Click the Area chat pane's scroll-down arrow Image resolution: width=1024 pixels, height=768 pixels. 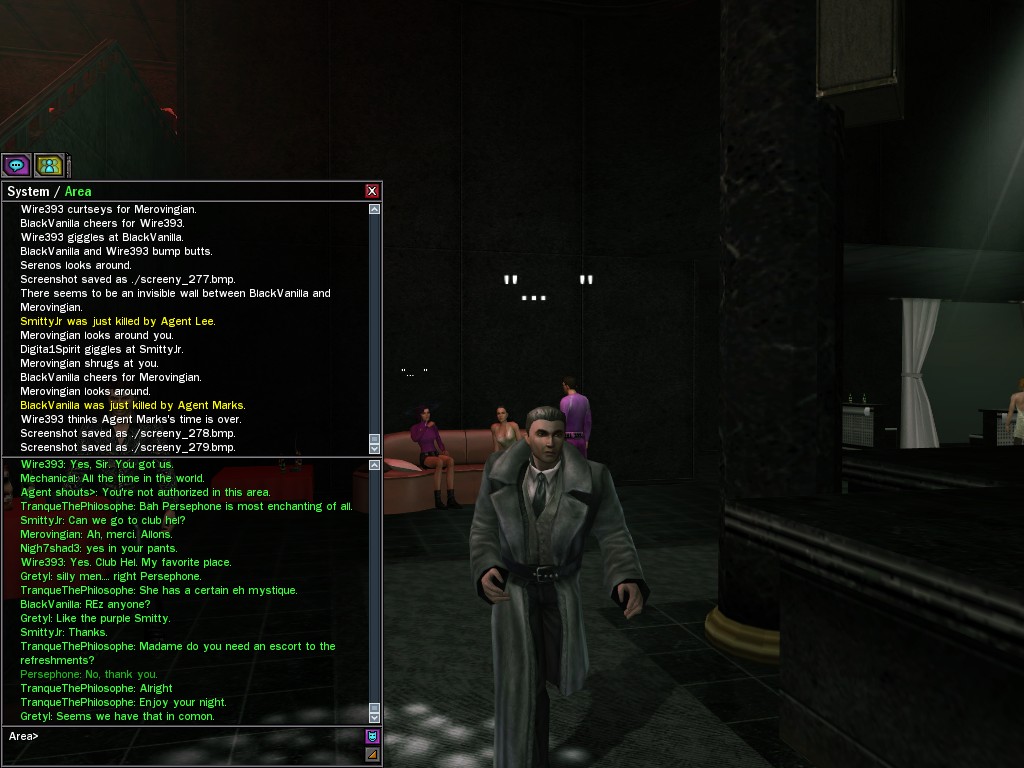375,717
